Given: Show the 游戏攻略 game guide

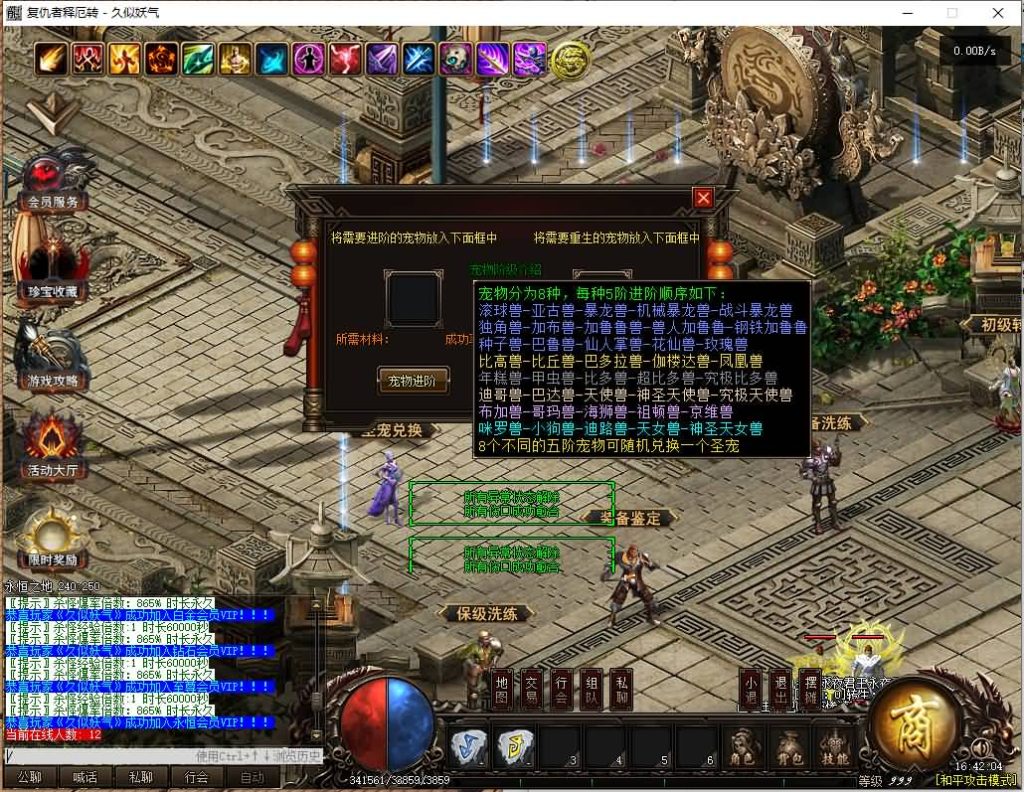Looking at the screenshot, I should point(52,357).
